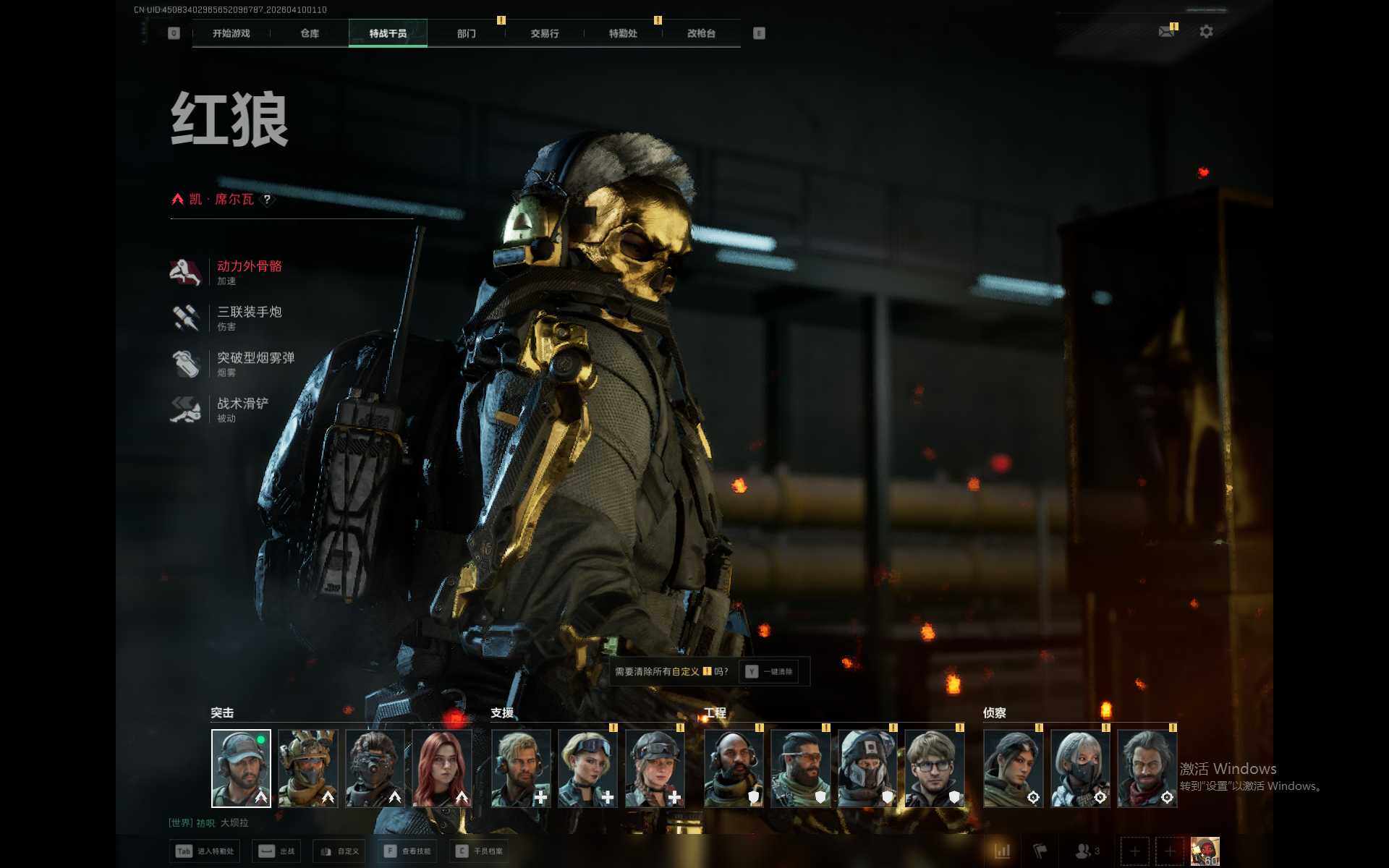Pick the engineer operator wearing glasses
The image size is (1389, 868).
[x=934, y=768]
